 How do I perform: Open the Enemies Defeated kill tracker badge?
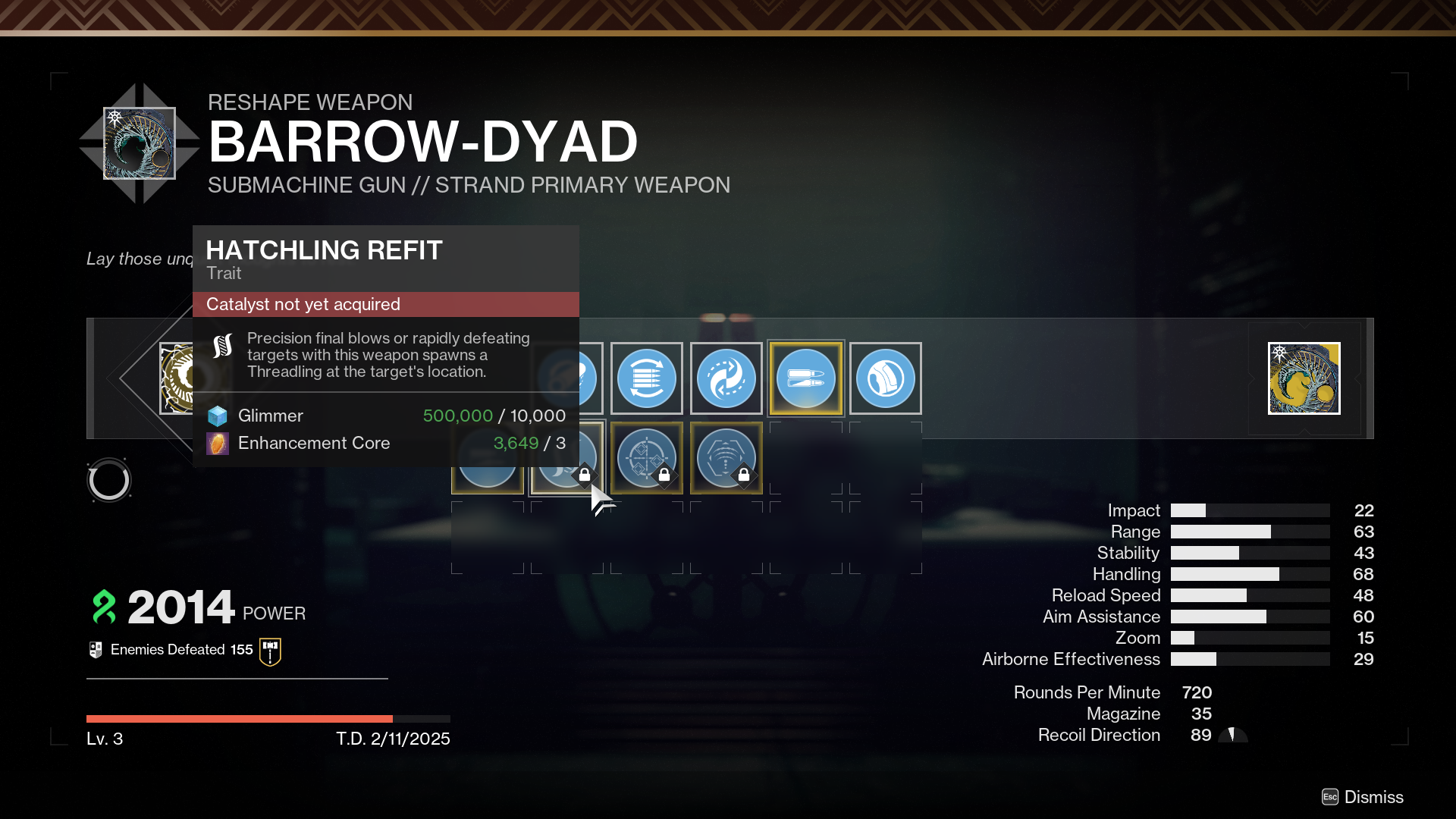point(270,651)
